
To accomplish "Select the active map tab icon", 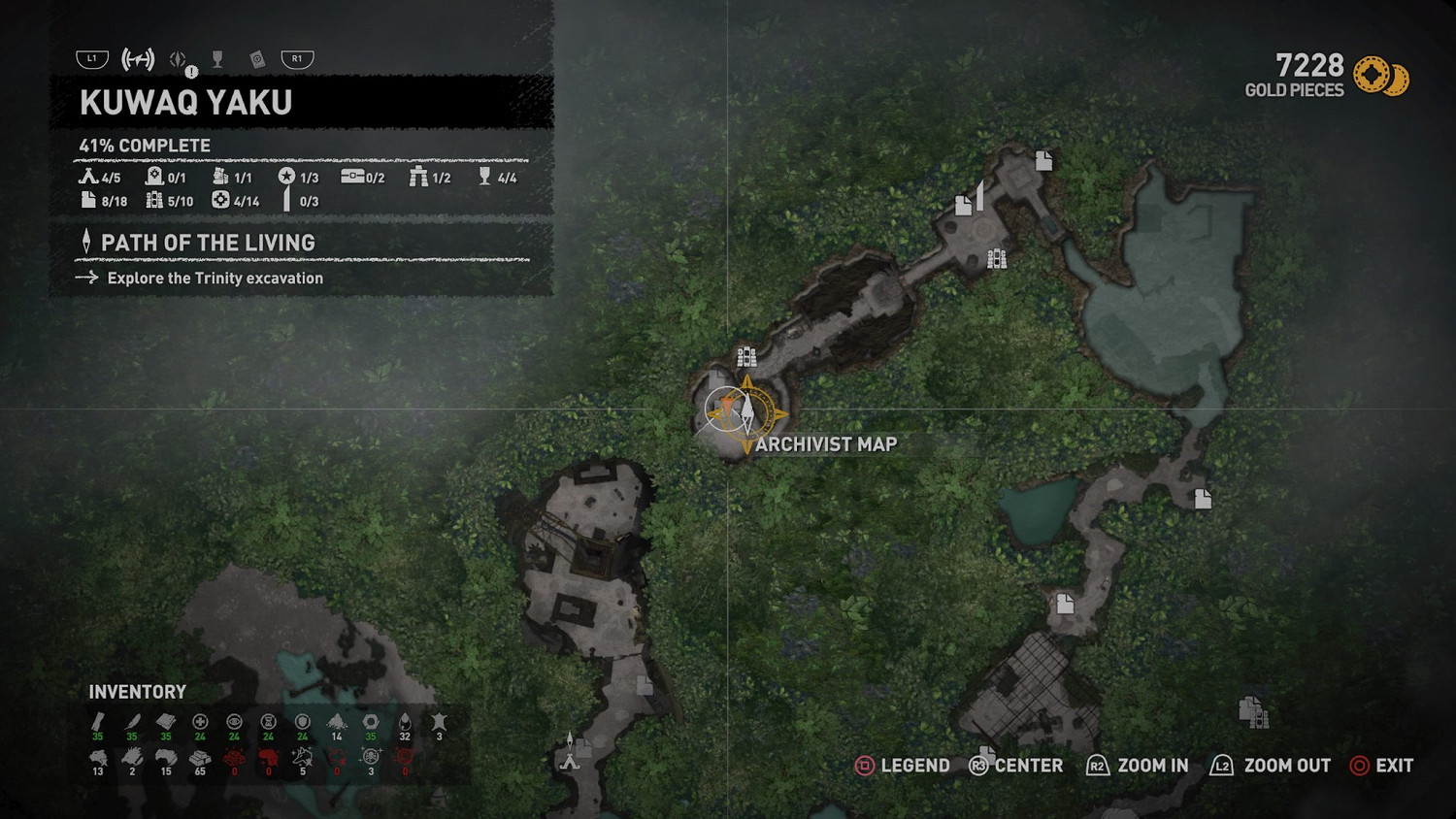I will click(x=138, y=60).
